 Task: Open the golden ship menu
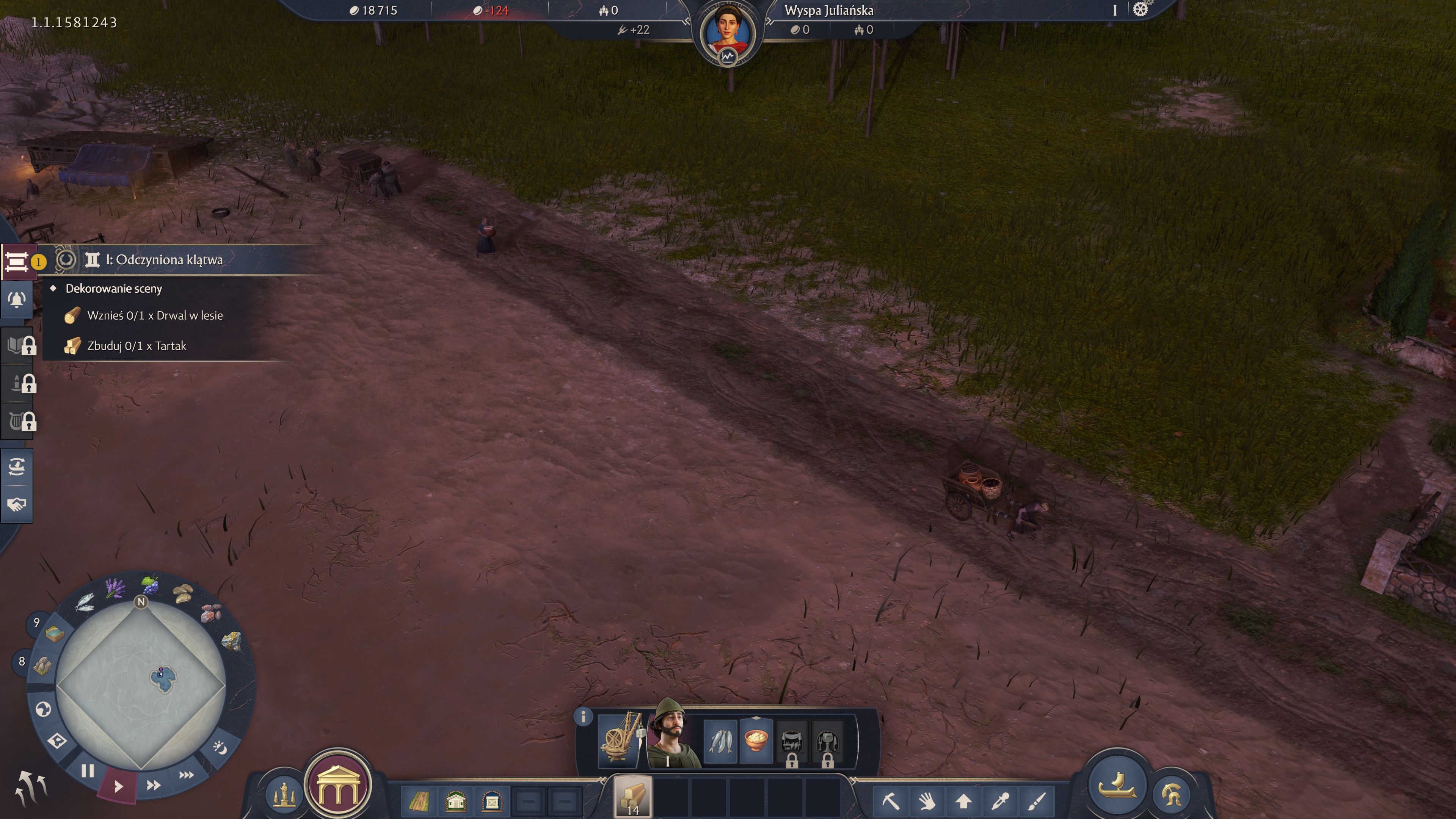click(x=1117, y=784)
